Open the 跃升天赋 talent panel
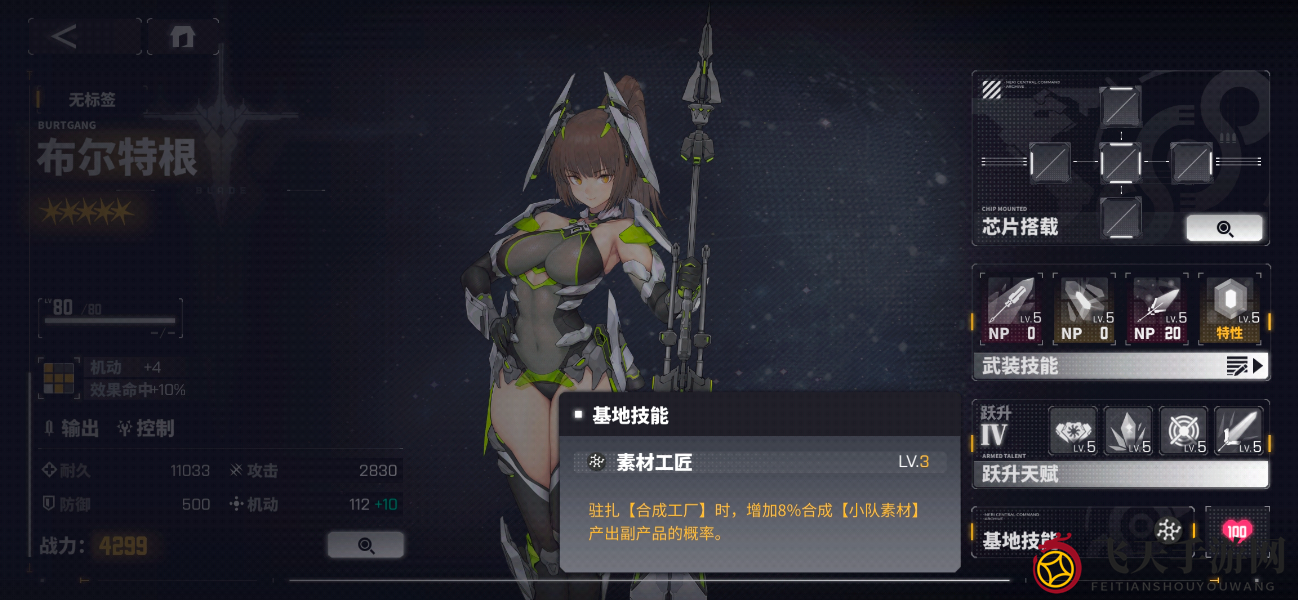Viewport: 1298px width, 600px height. 1120,474
